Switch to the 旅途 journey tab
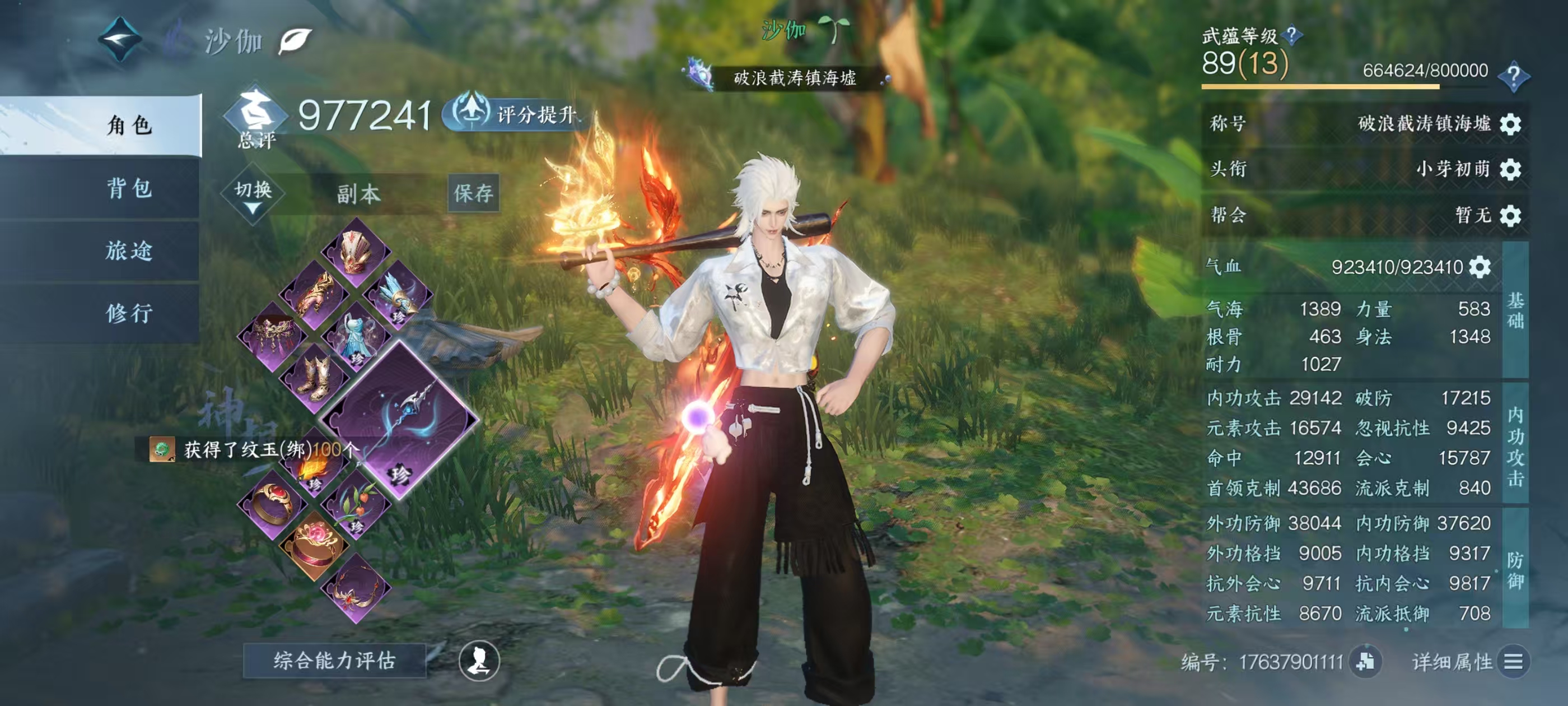The image size is (1568, 706). pos(129,251)
